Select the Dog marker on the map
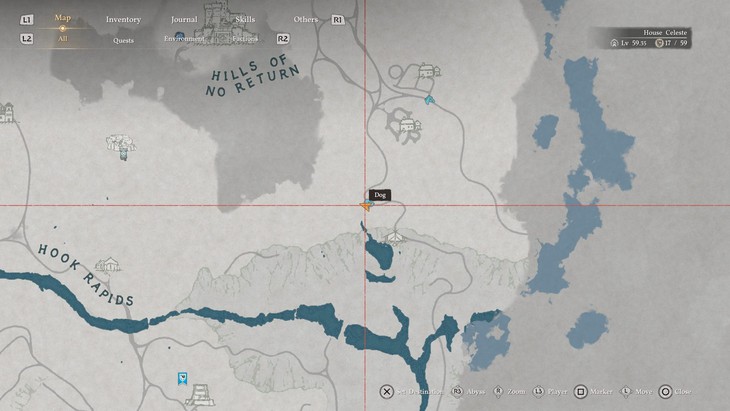The width and height of the screenshot is (730, 411). click(x=380, y=195)
